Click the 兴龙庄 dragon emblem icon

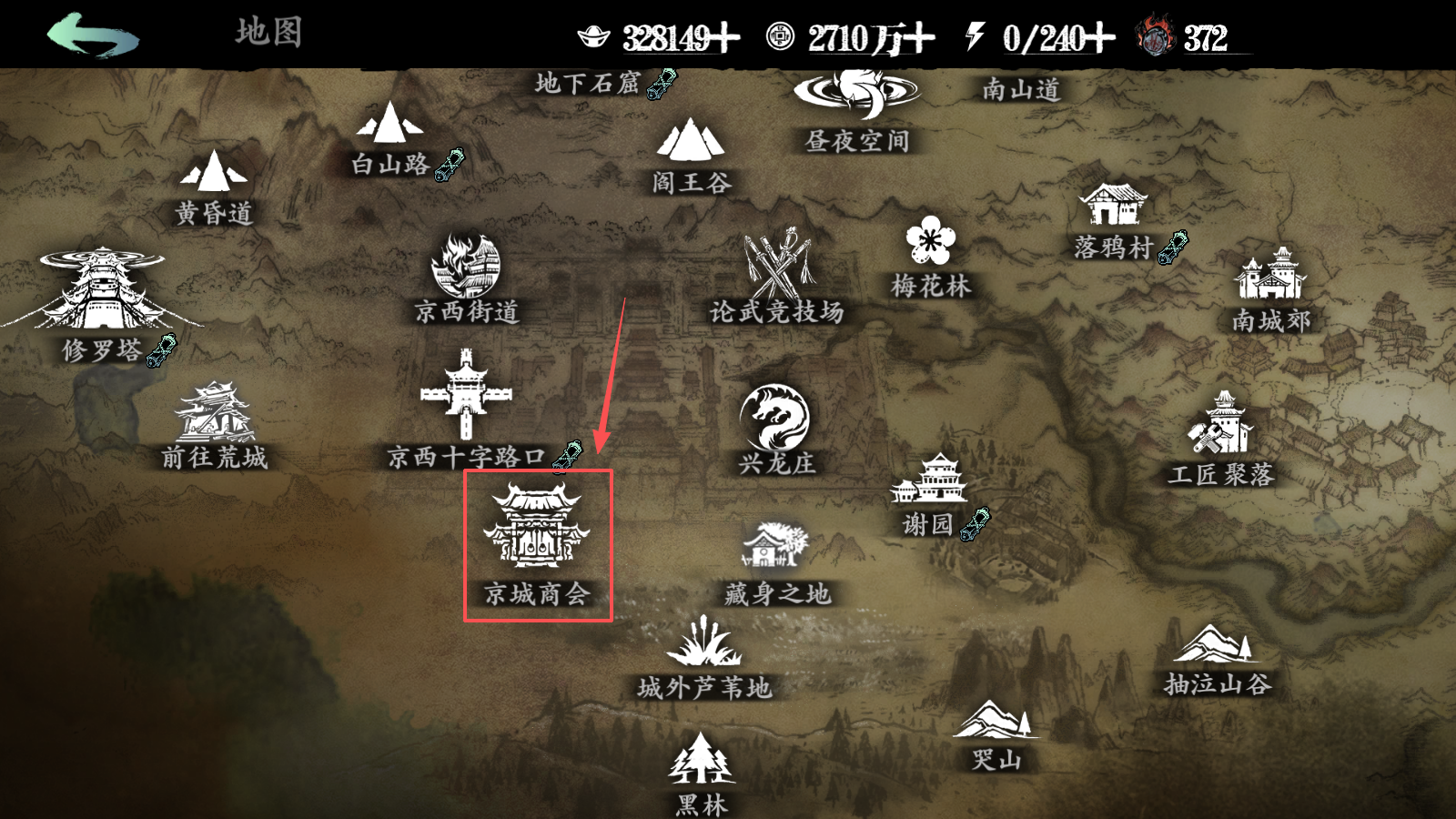click(x=773, y=416)
